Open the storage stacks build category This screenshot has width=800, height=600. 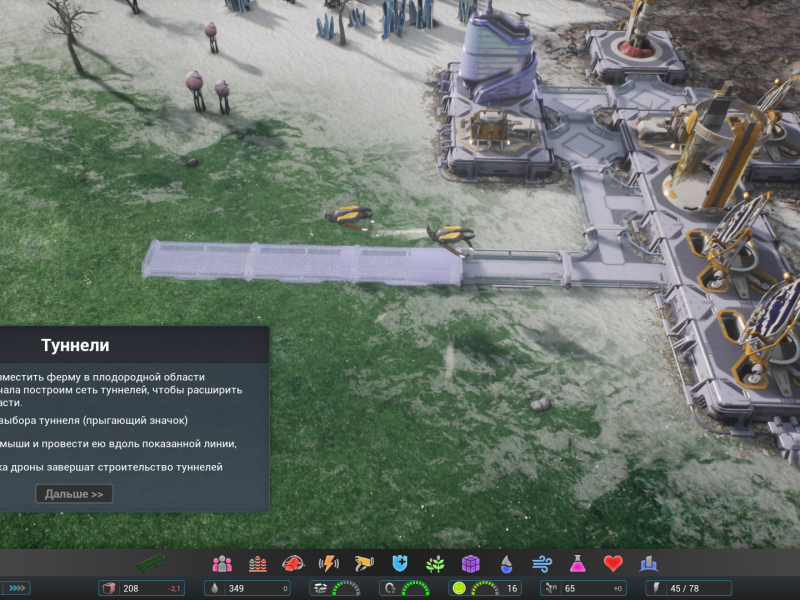258,564
